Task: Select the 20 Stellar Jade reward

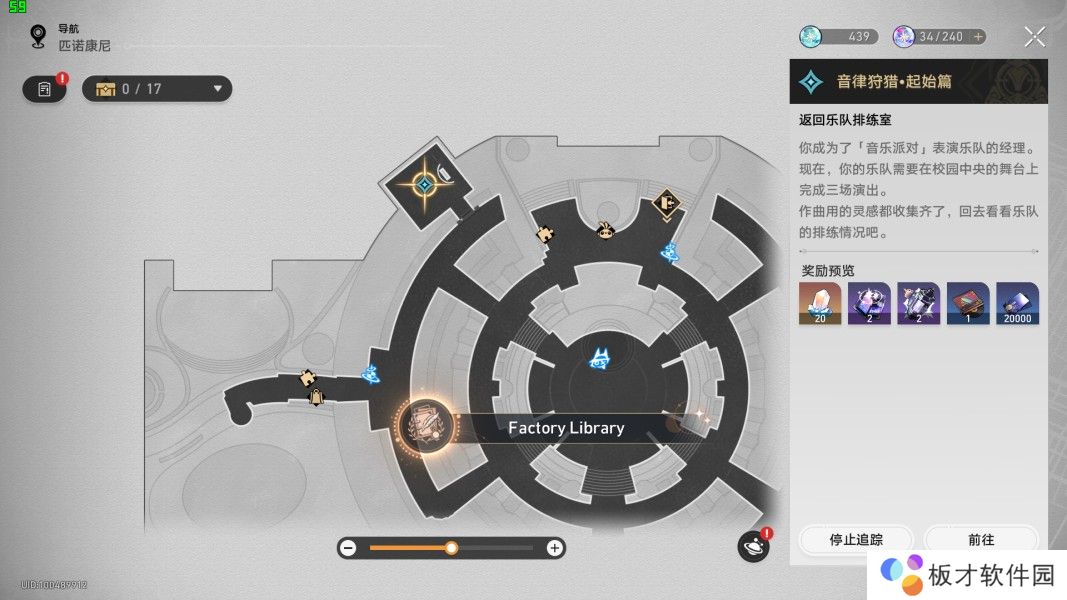Action: (819, 303)
